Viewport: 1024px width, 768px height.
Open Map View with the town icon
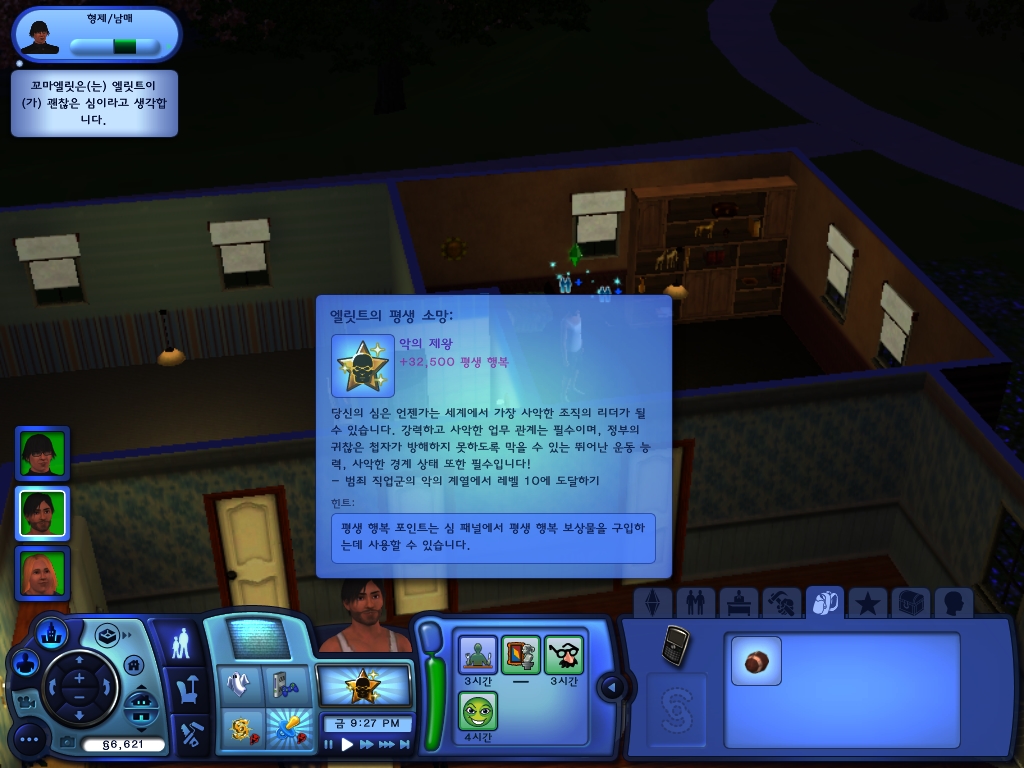point(51,632)
